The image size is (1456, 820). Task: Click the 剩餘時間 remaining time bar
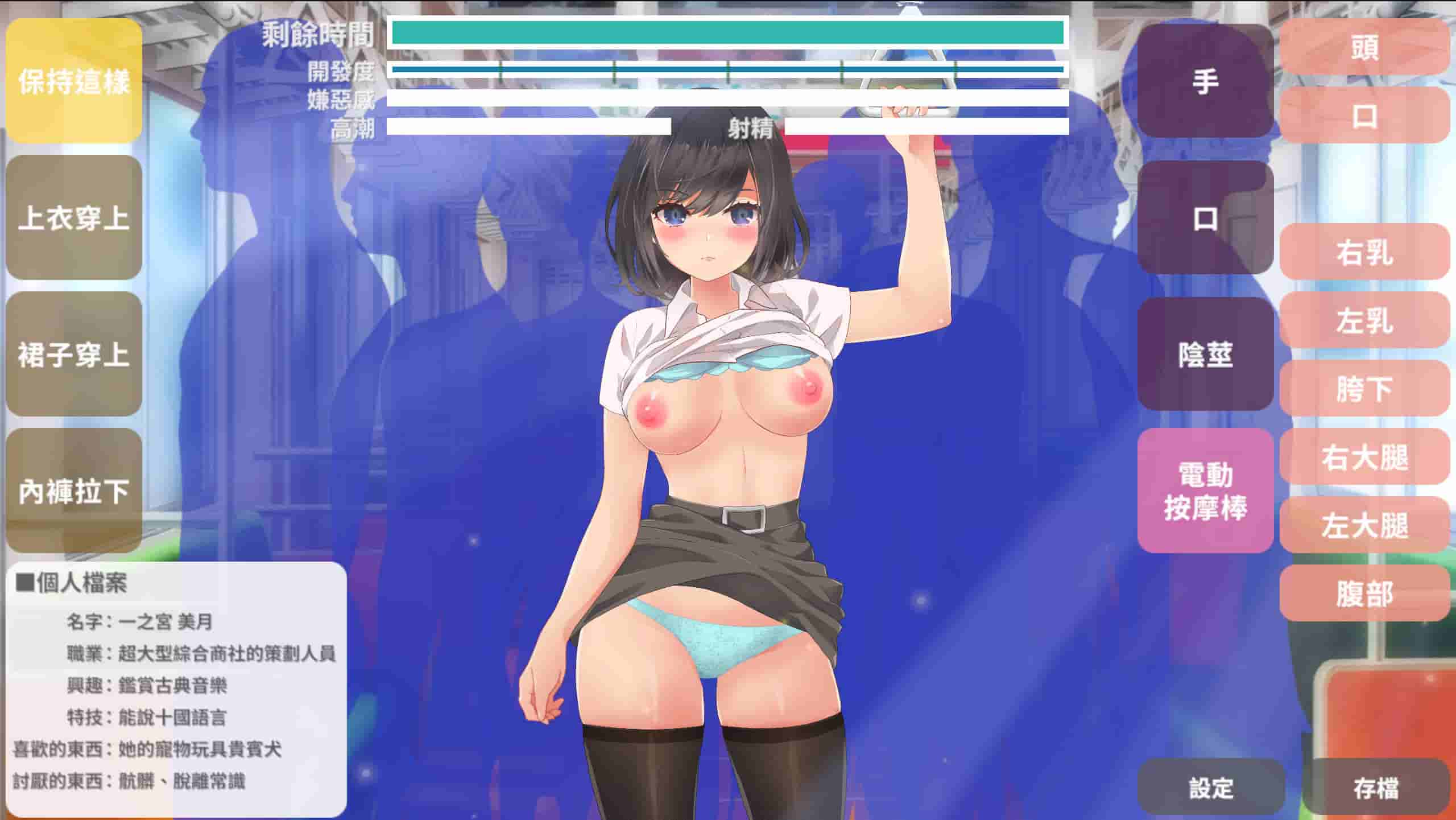728,32
